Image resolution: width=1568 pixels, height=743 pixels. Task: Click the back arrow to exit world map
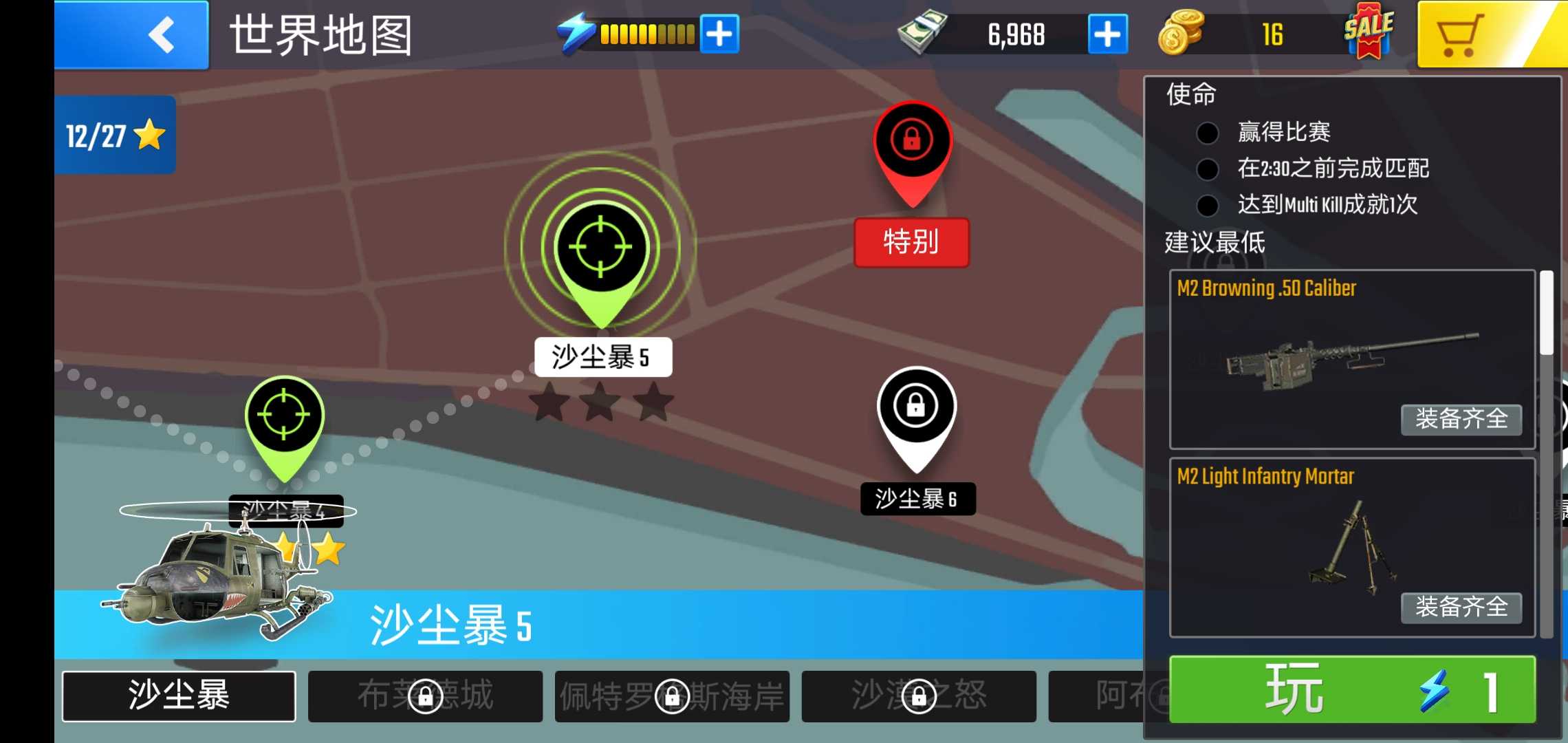(x=162, y=34)
